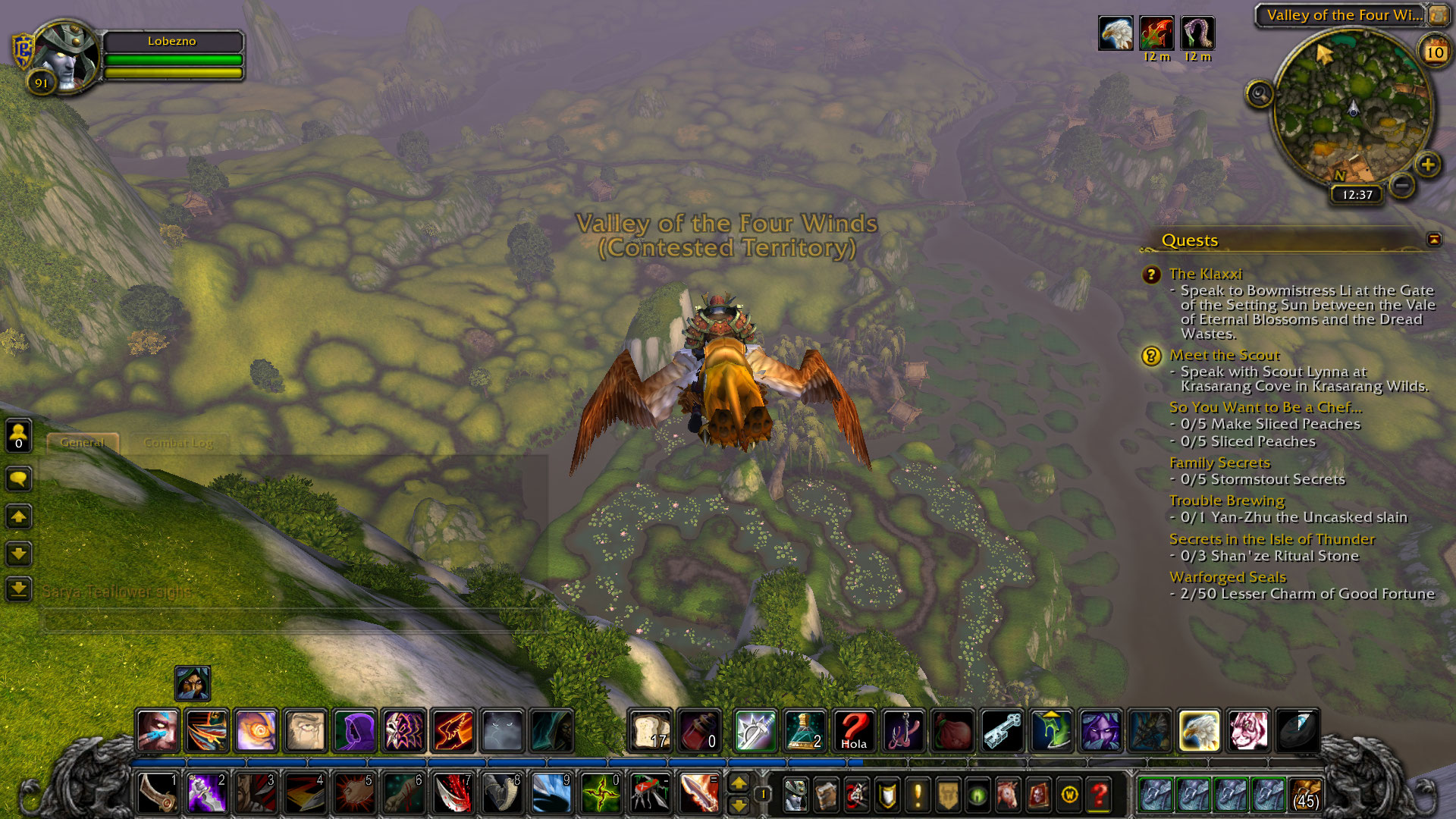The image size is (1456, 819).
Task: Collapse the Quests tracker panel
Action: [1433, 240]
